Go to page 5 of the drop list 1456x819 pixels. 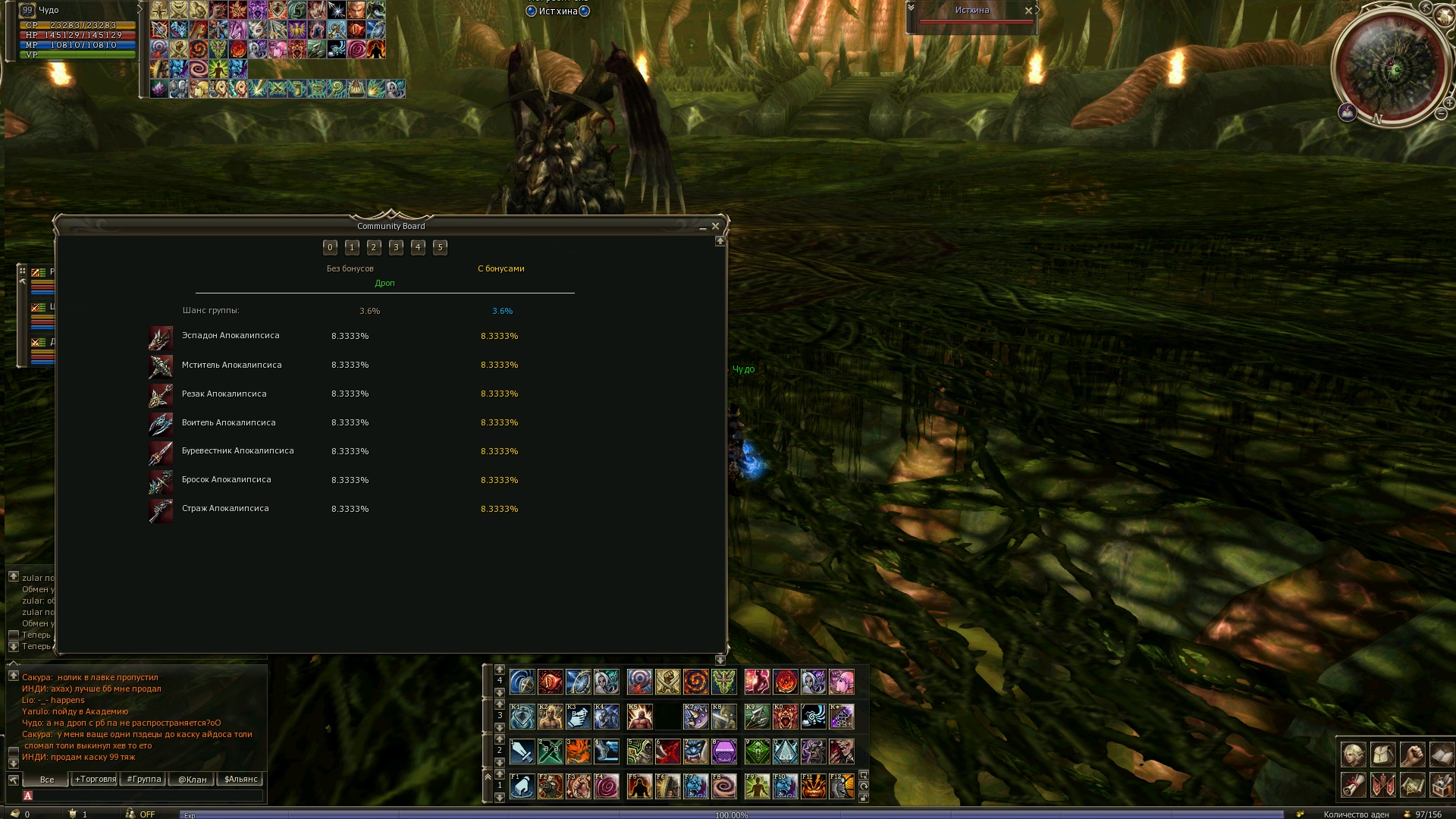click(440, 247)
